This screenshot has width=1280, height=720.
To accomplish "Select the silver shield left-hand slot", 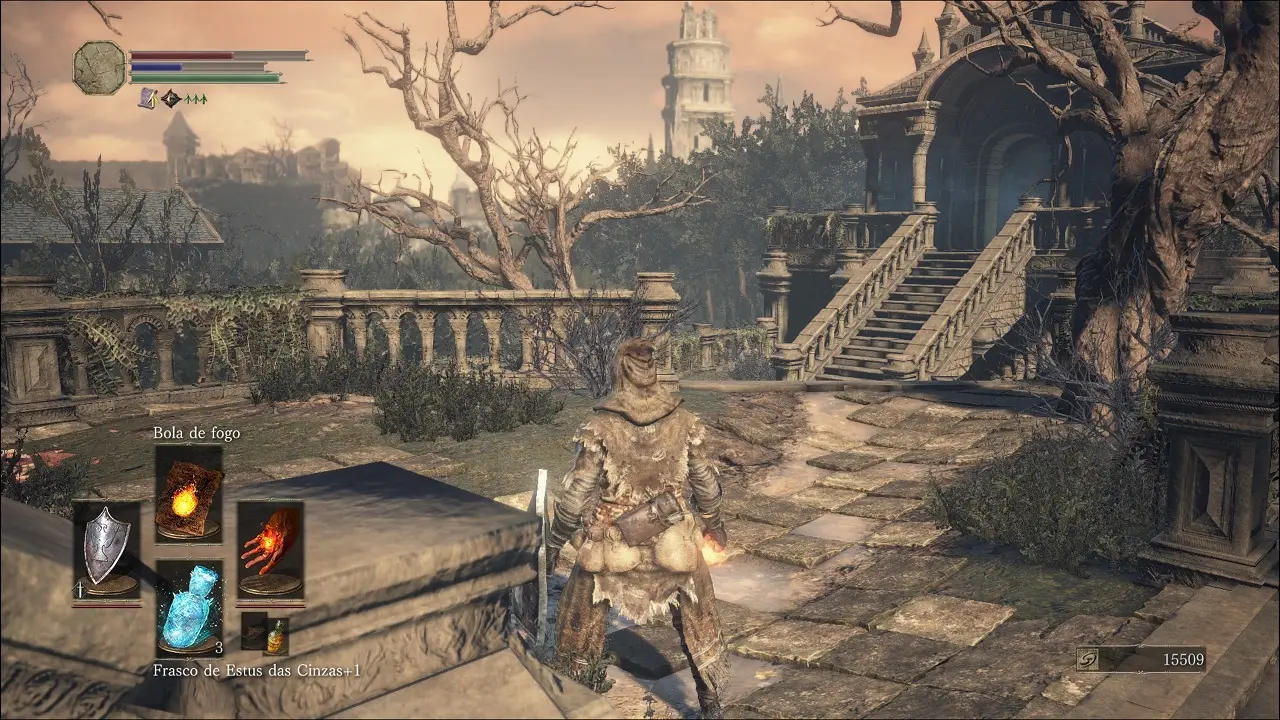I will click(x=106, y=549).
